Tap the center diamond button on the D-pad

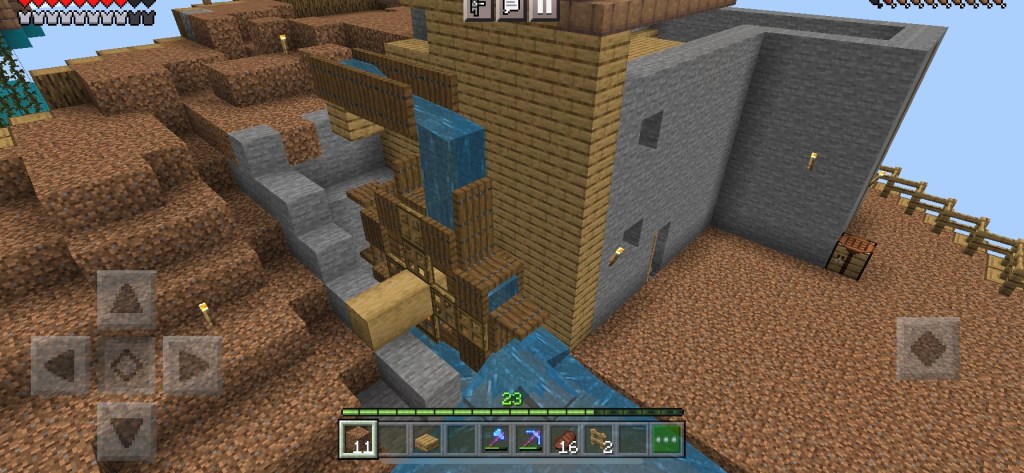(x=126, y=365)
